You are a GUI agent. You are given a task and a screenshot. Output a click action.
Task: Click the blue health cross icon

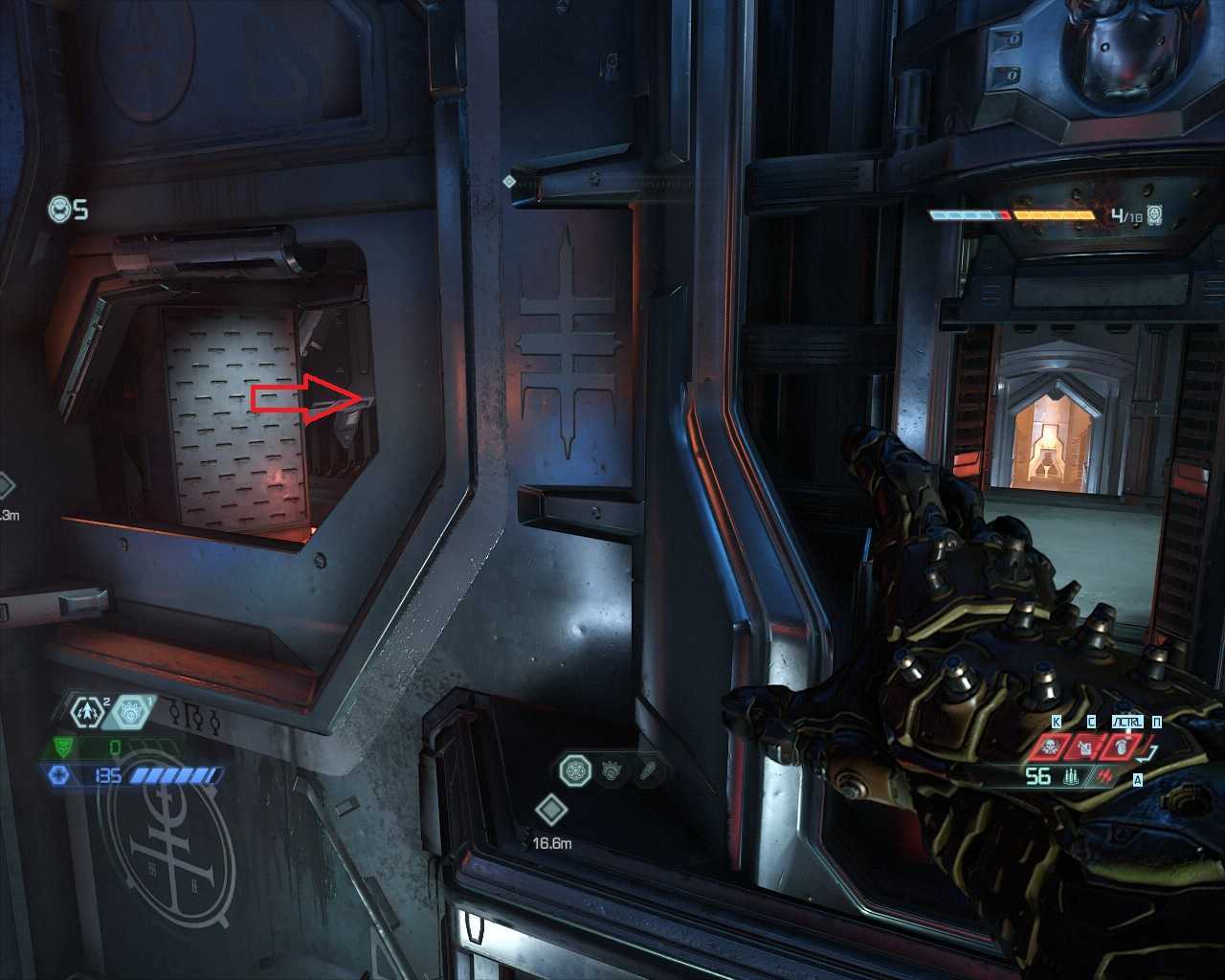click(59, 775)
